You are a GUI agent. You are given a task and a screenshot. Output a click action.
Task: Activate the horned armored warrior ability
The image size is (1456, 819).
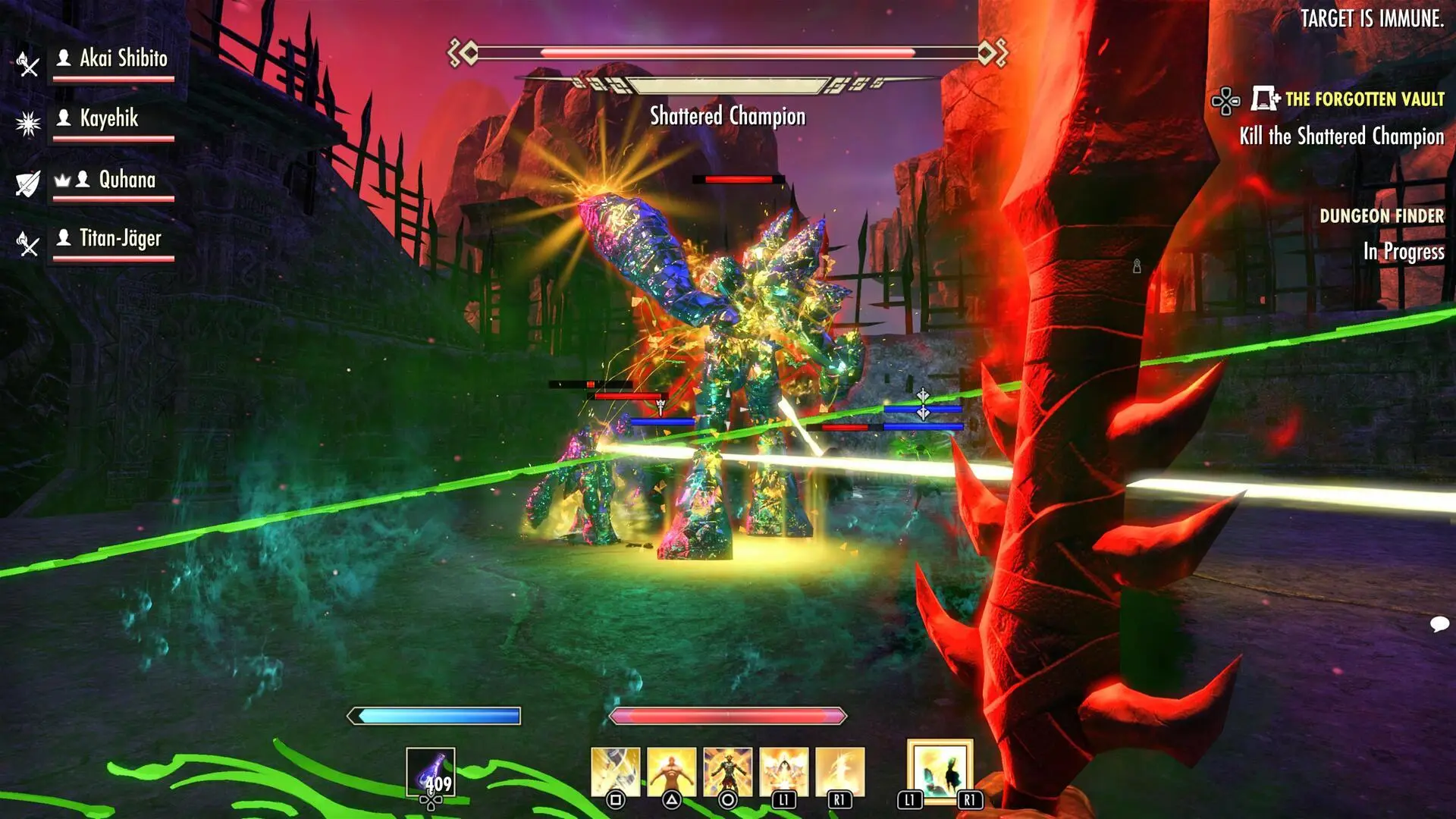tap(727, 772)
